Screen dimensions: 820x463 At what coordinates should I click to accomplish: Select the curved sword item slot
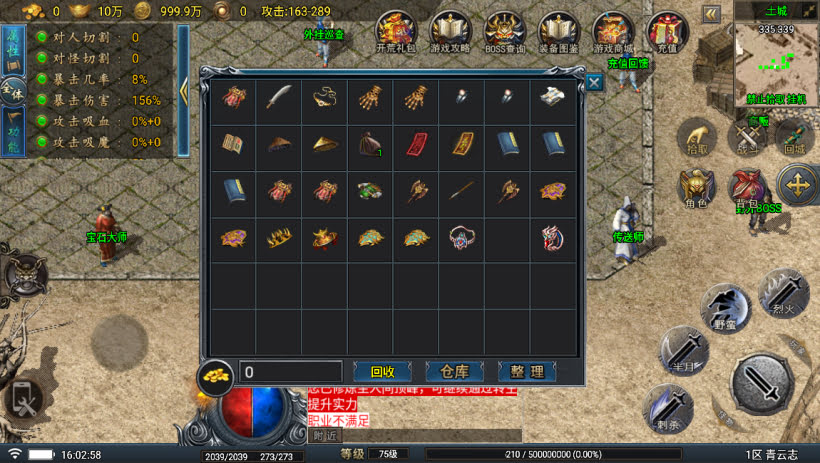click(278, 98)
